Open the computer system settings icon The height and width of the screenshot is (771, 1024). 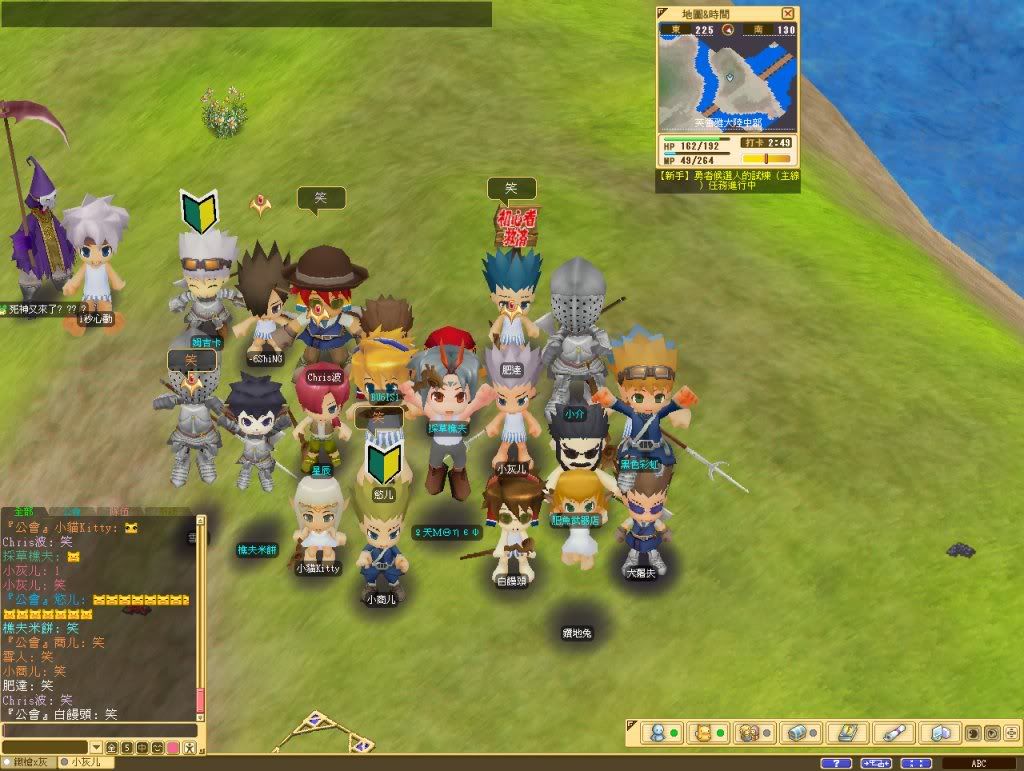(x=939, y=732)
